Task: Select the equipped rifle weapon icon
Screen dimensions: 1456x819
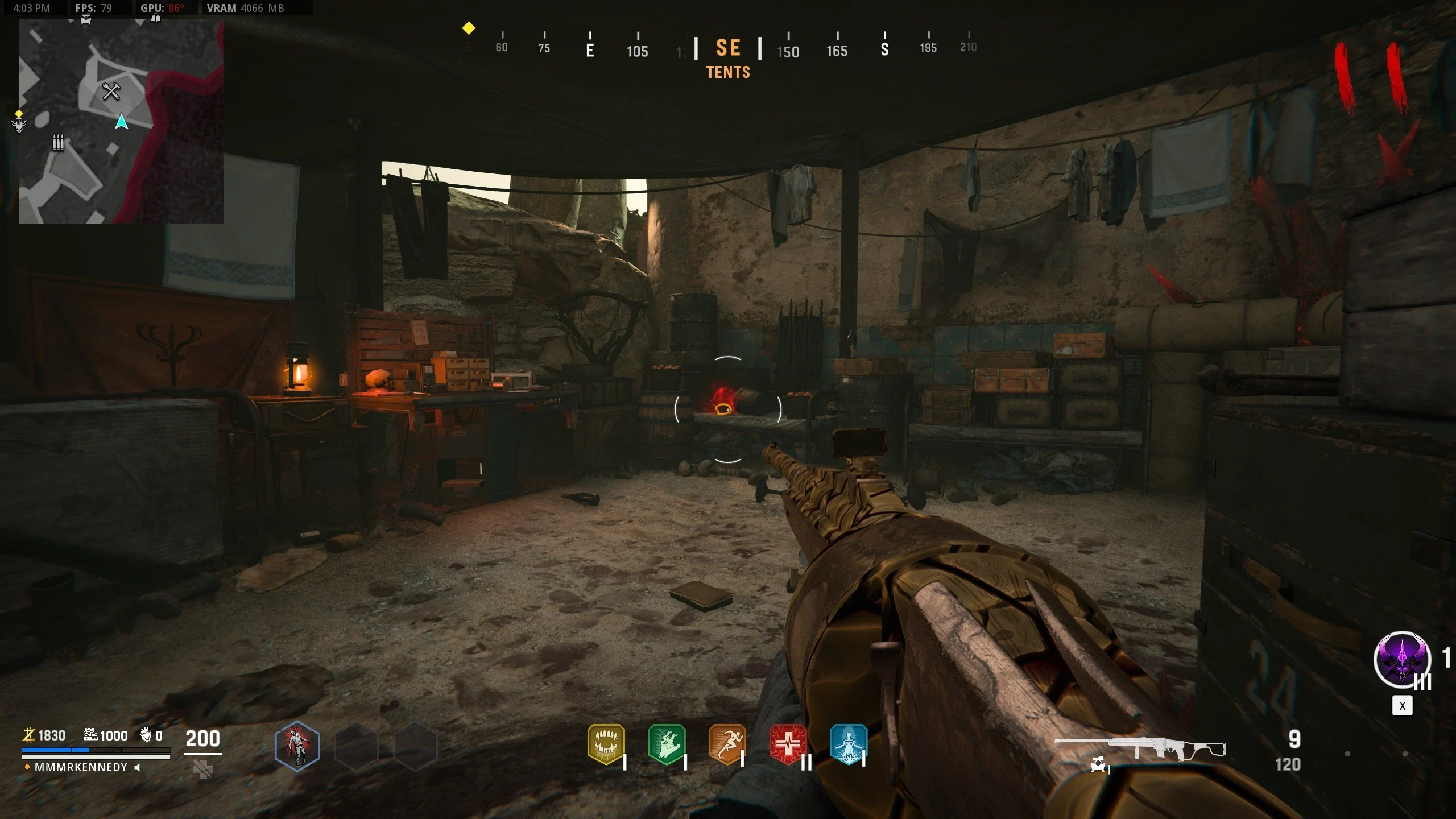Action: point(1140,748)
